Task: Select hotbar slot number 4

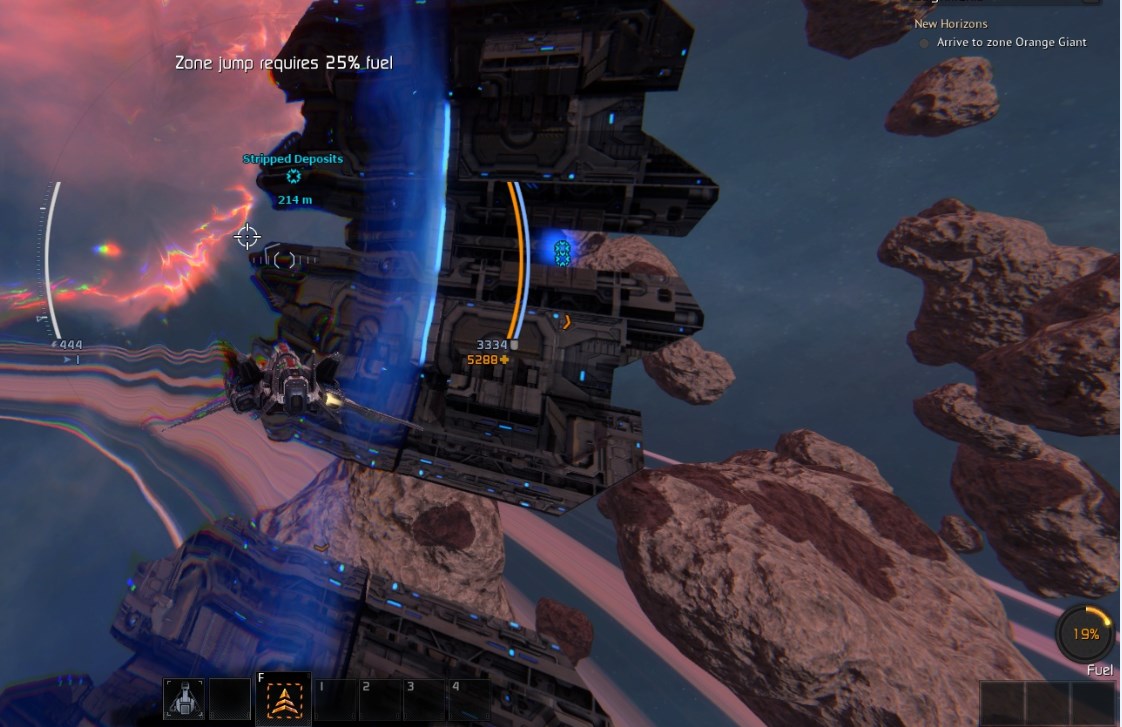Action: (469, 700)
